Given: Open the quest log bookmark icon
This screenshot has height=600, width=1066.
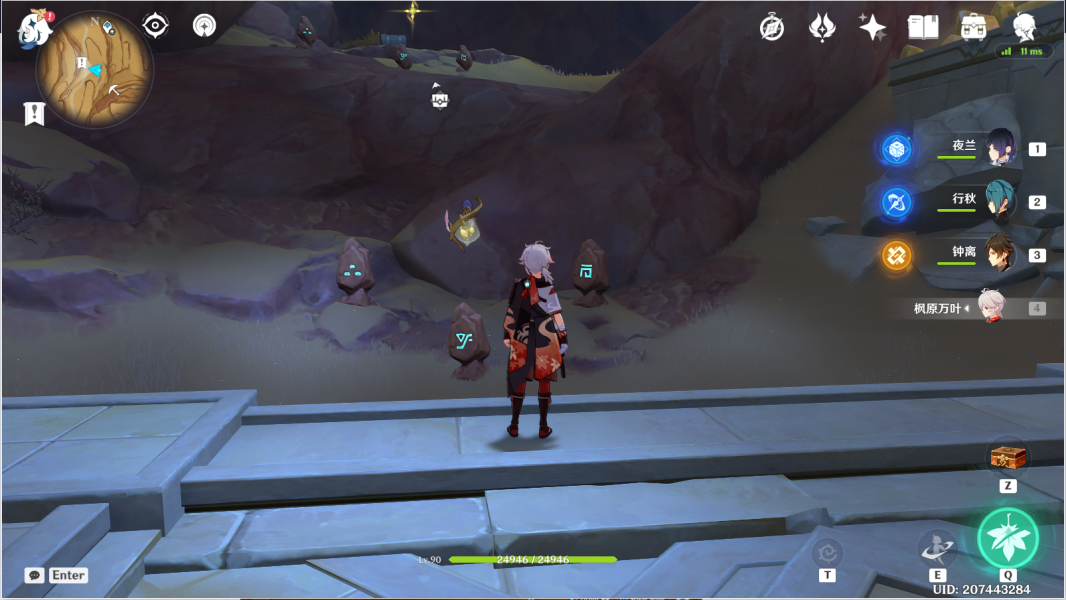Looking at the screenshot, I should 34,113.
